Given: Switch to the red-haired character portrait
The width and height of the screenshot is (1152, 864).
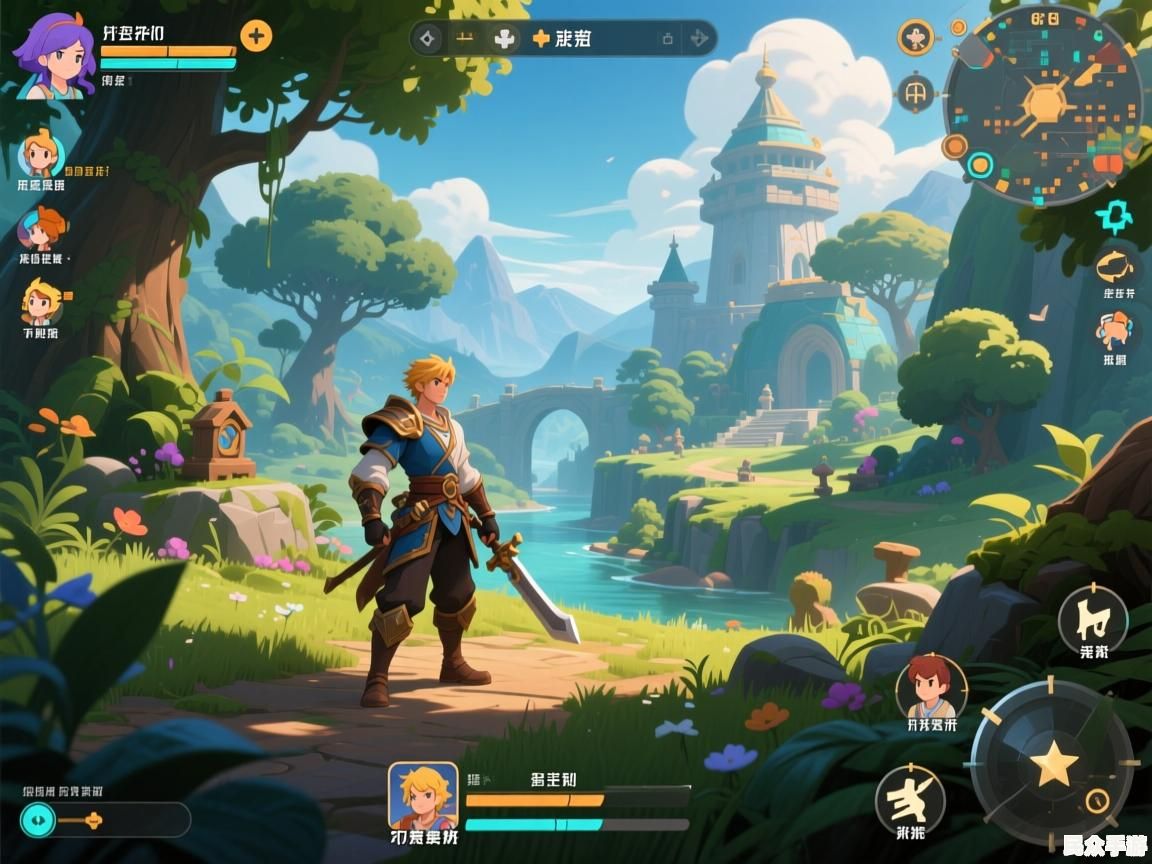Looking at the screenshot, I should (x=930, y=686).
